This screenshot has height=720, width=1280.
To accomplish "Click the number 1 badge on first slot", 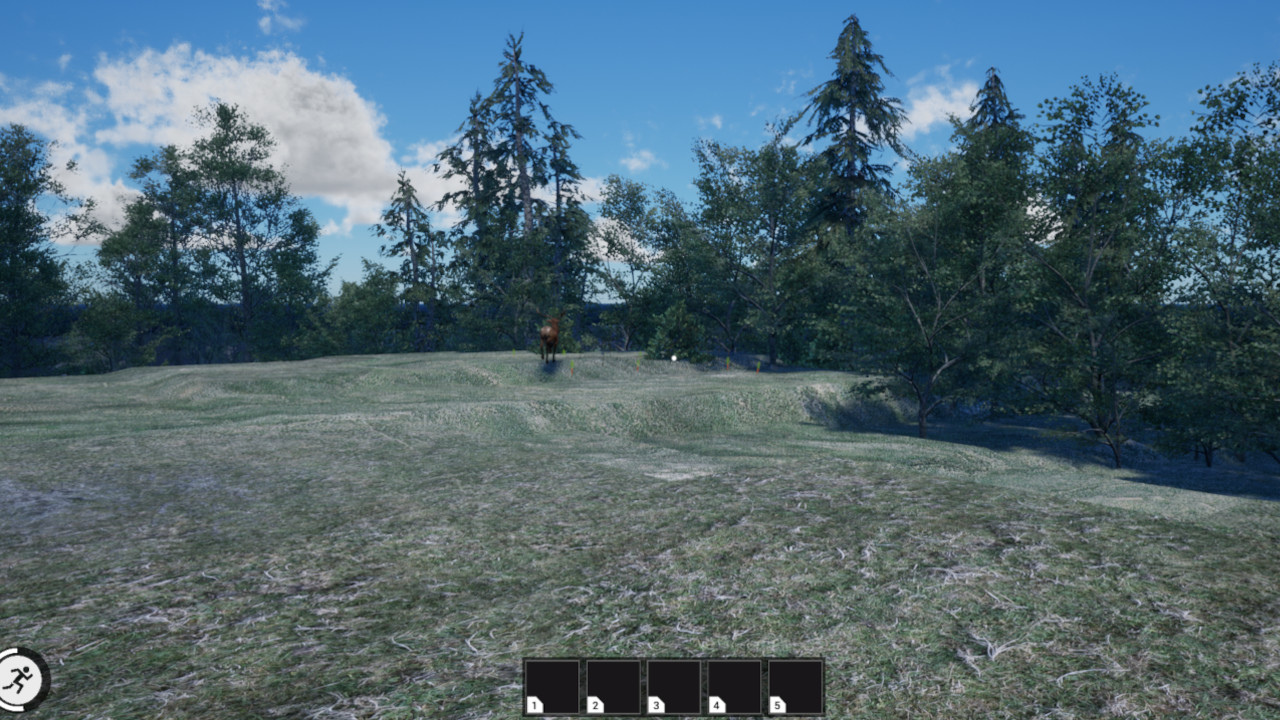I will click(536, 704).
